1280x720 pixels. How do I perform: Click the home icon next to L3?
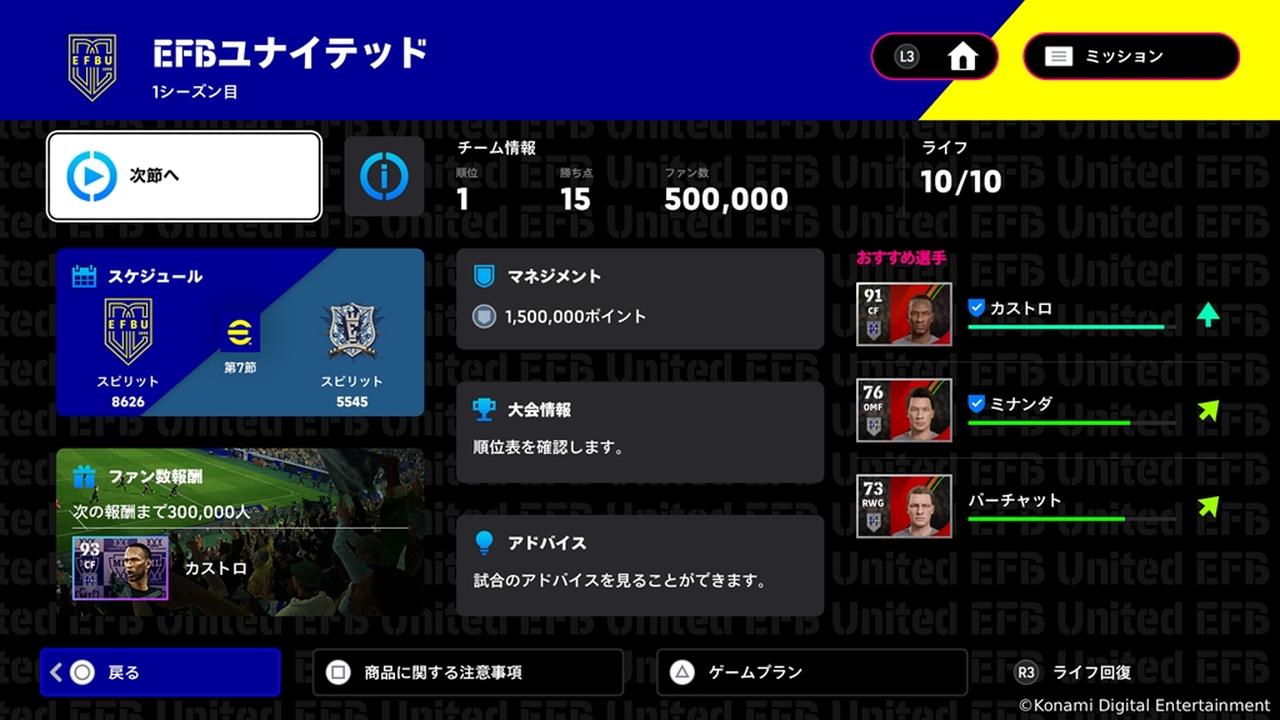(962, 56)
